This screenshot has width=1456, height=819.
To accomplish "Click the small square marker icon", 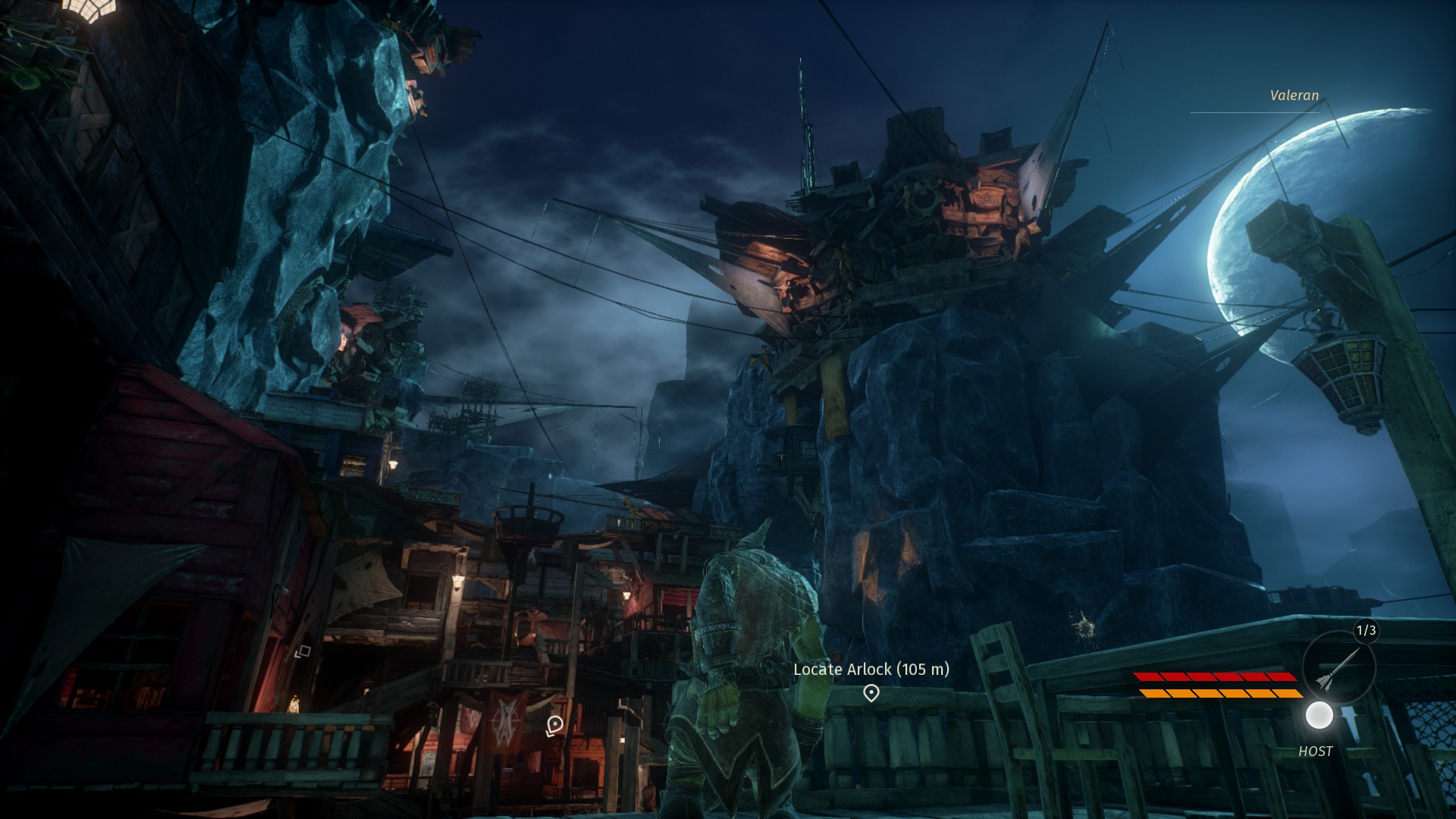I will [x=303, y=651].
